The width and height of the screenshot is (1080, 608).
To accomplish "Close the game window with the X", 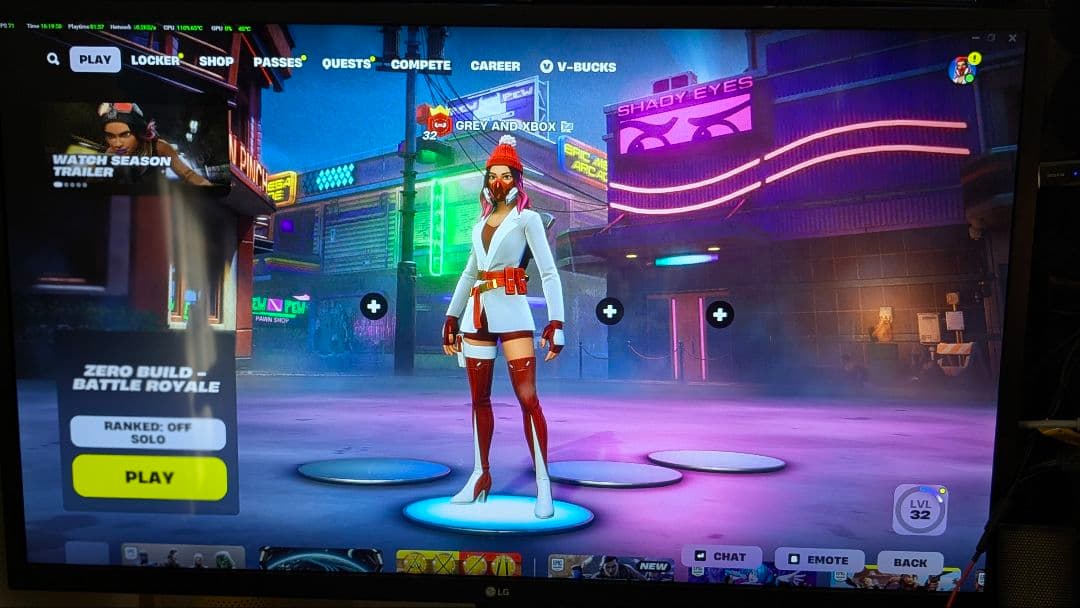I will (1012, 38).
